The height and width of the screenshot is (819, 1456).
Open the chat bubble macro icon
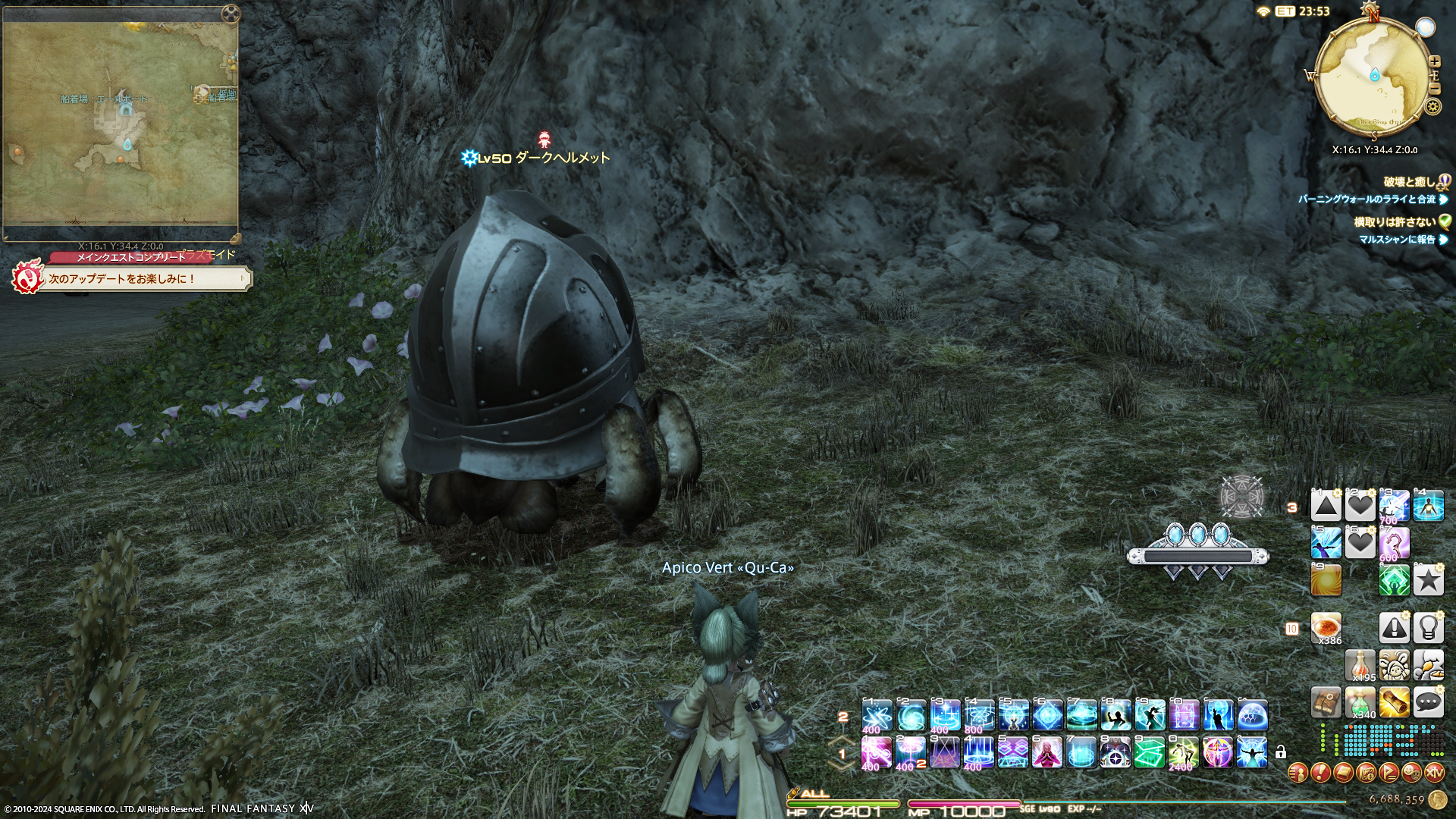coord(1428,703)
